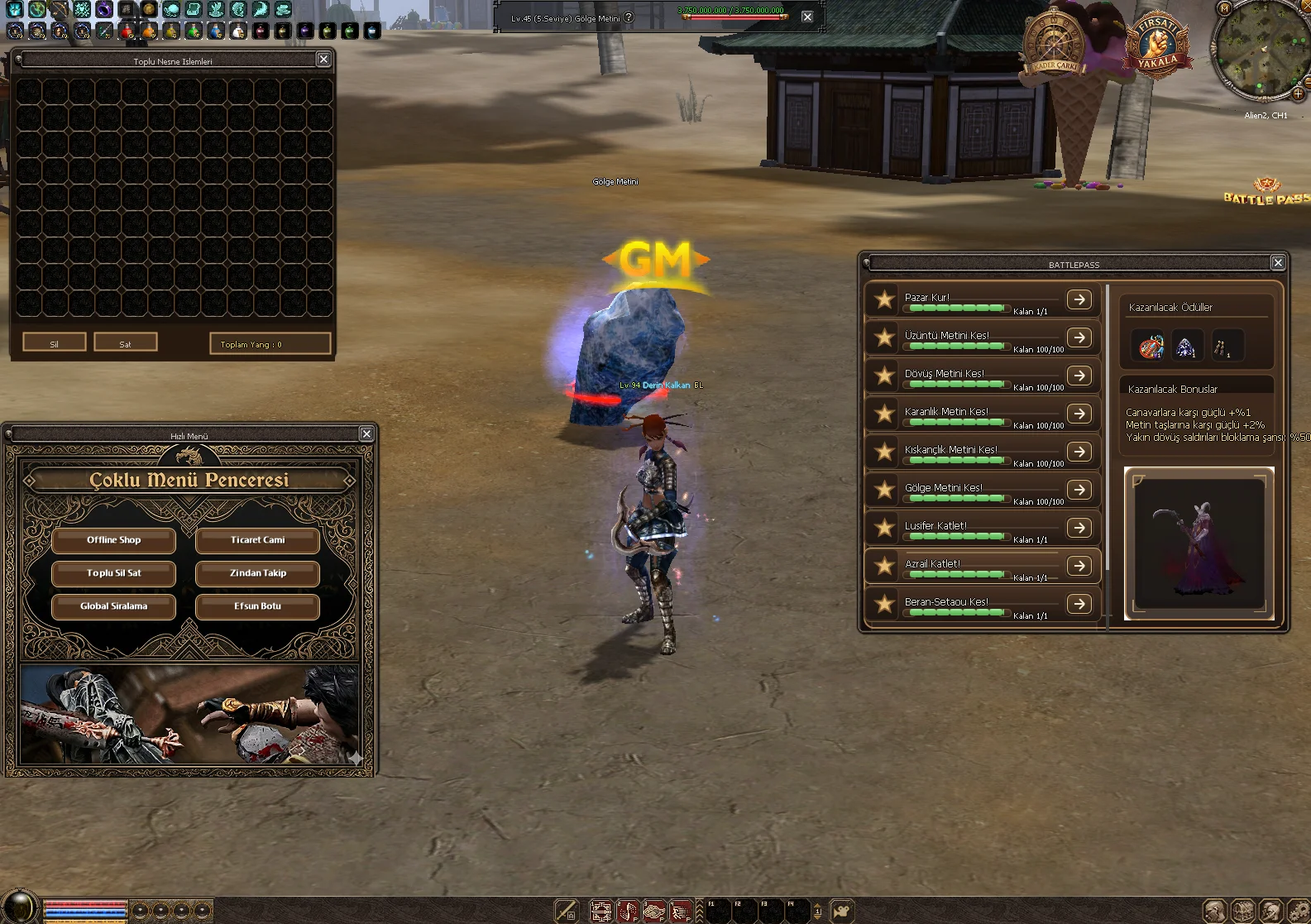
Task: Close the Battlepass window
Action: 1278,263
